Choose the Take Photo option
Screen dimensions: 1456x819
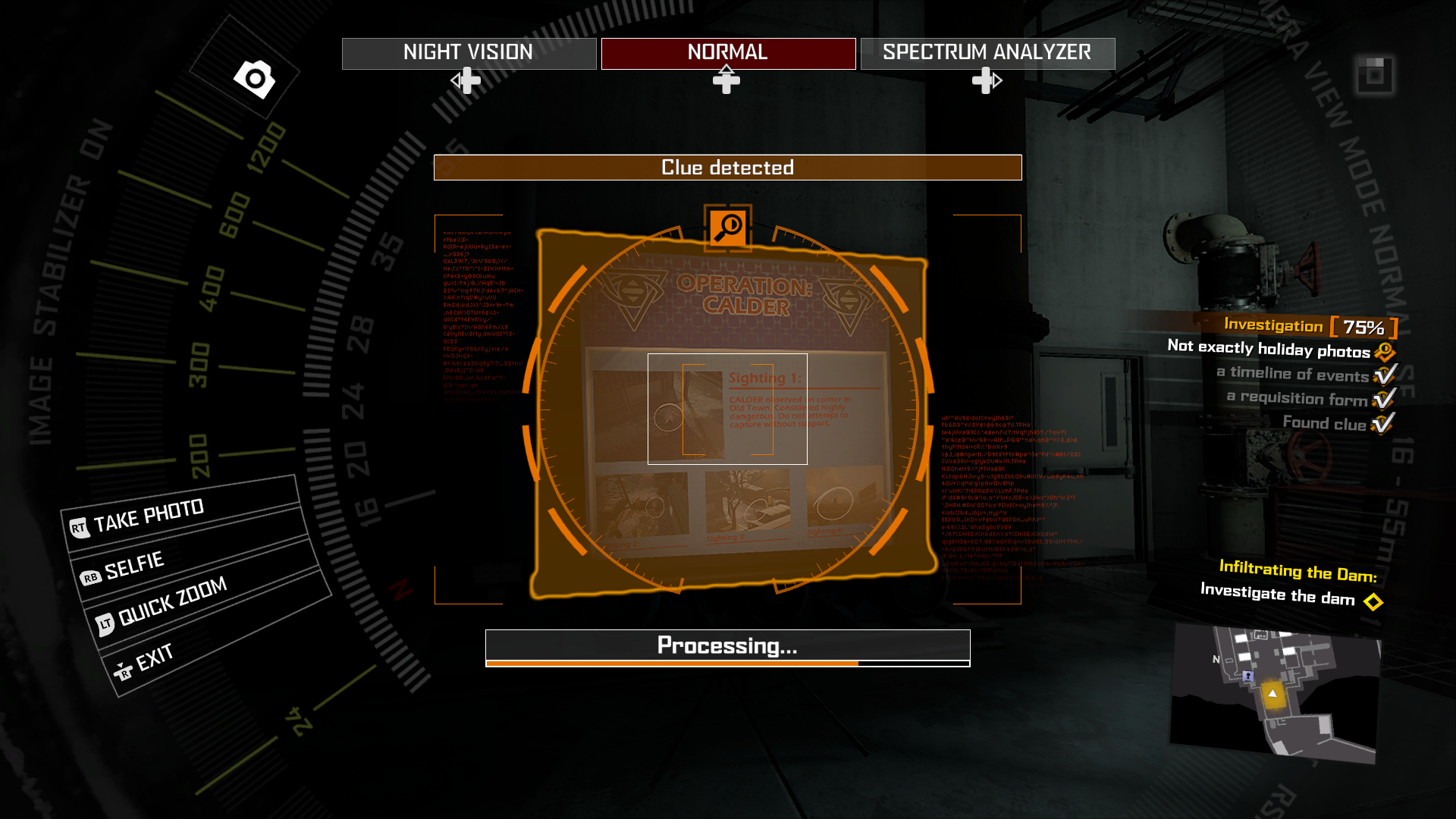coord(149,516)
